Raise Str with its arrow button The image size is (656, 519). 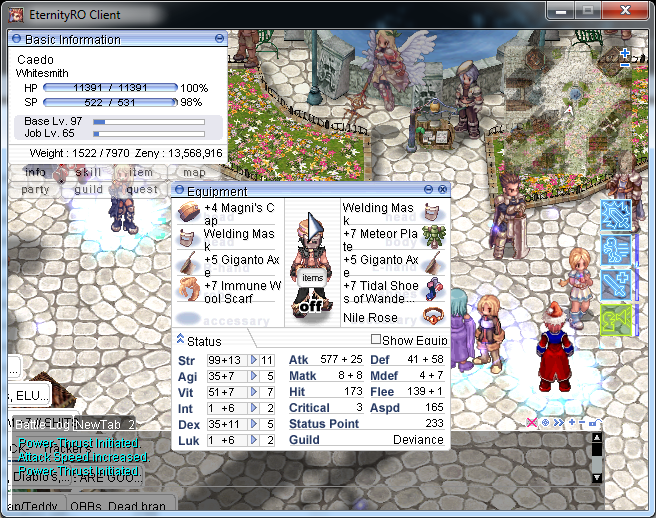pyautogui.click(x=254, y=360)
